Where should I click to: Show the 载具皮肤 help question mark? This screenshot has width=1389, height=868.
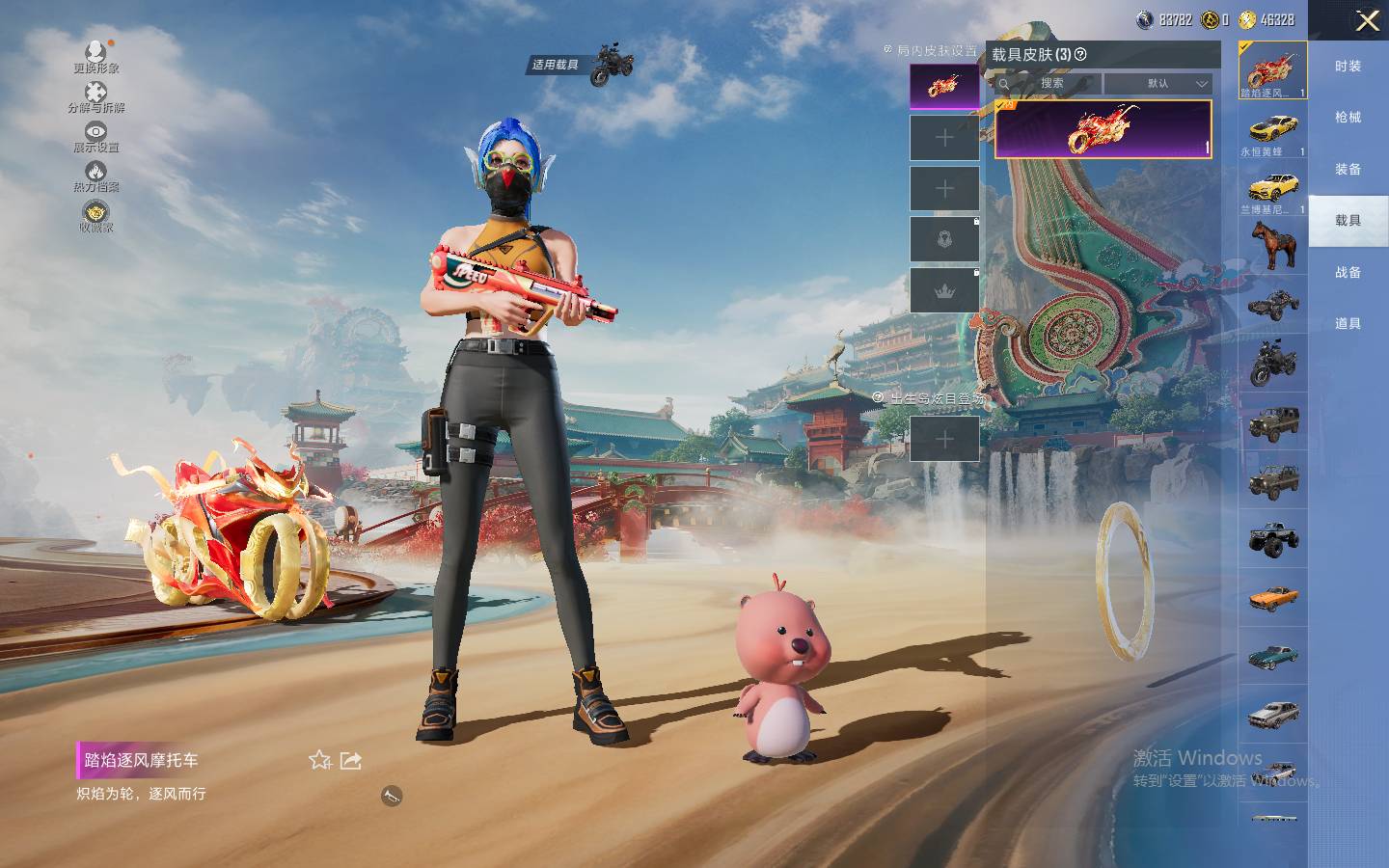[1080, 54]
